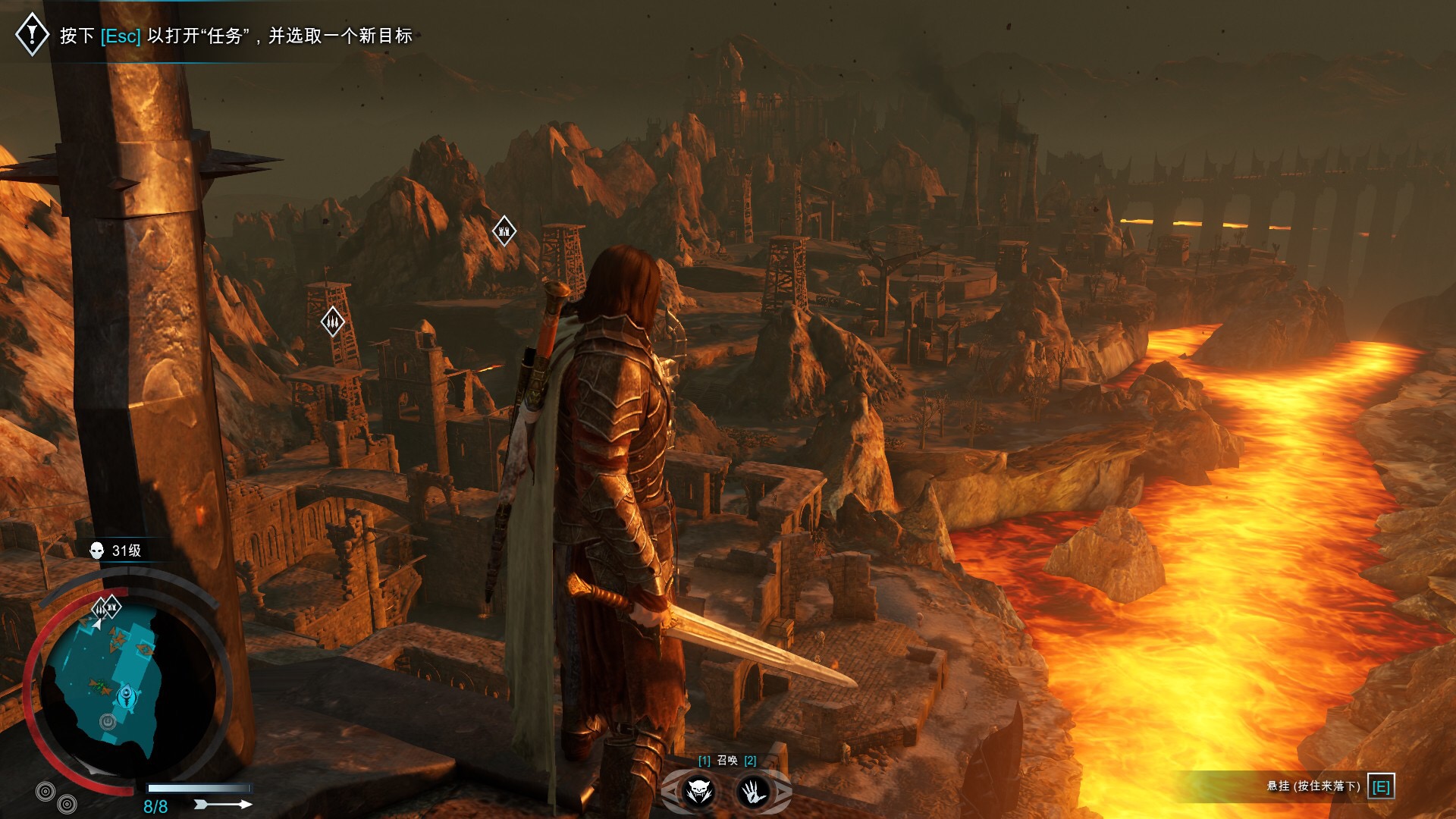The image size is (1456, 819).
Task: Select the three-spears objective marker in the world
Action: (332, 322)
